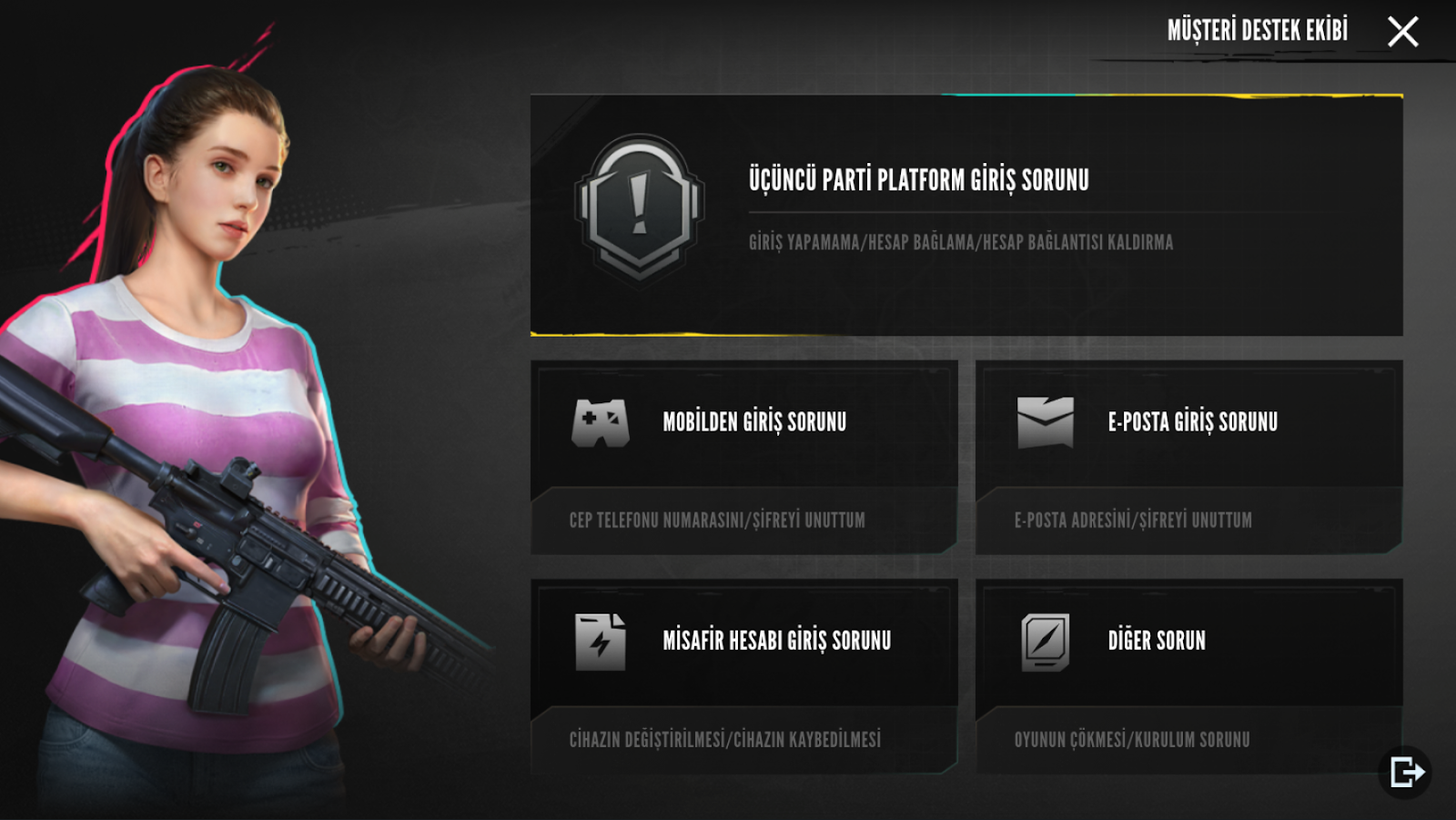Choose E-Posta Giriş Sorunu option
Viewport: 1456px width, 820px height.
click(x=1188, y=456)
